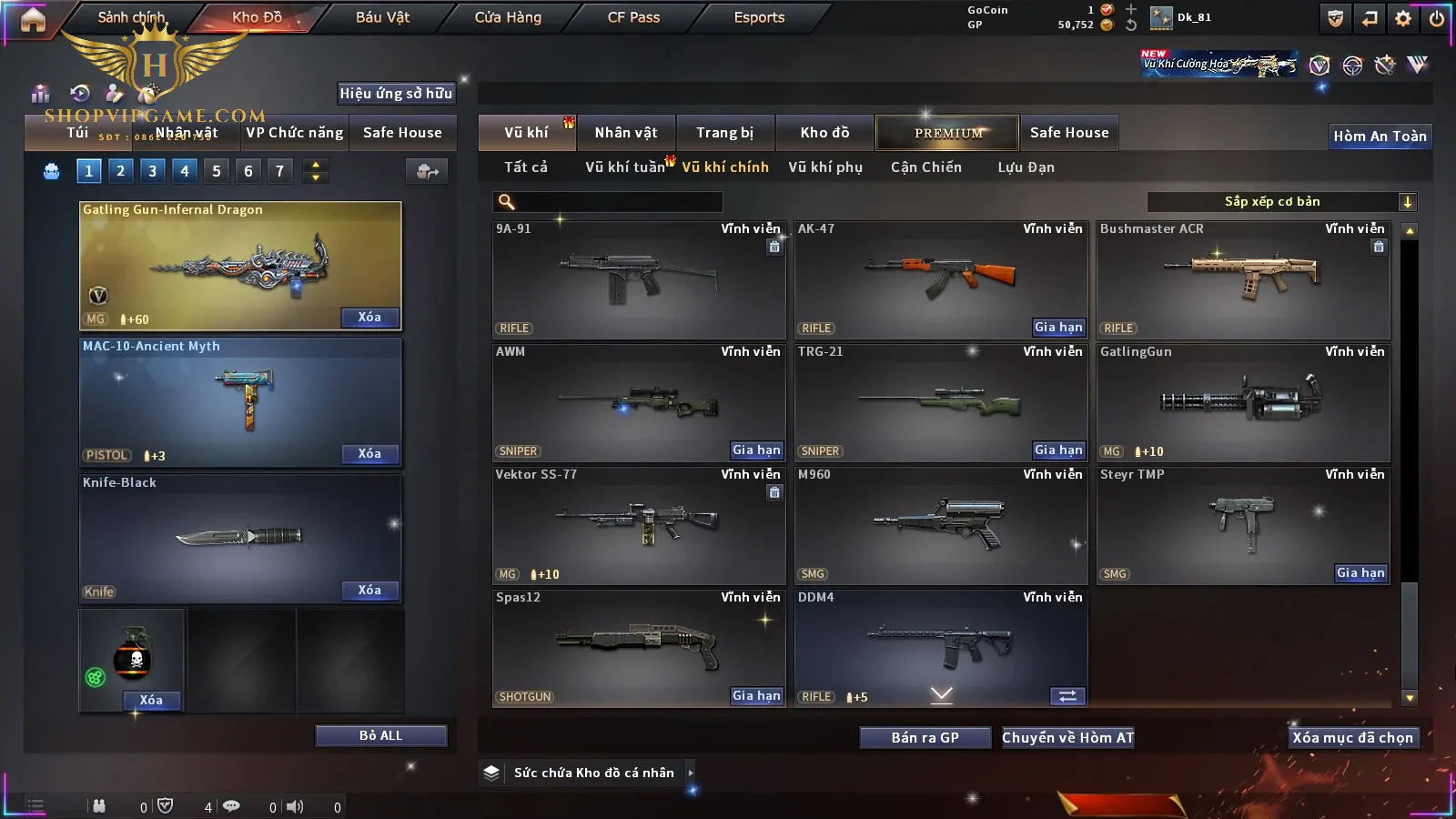This screenshot has width=1456, height=819.
Task: Go to the CF Pass menu
Action: (x=633, y=17)
